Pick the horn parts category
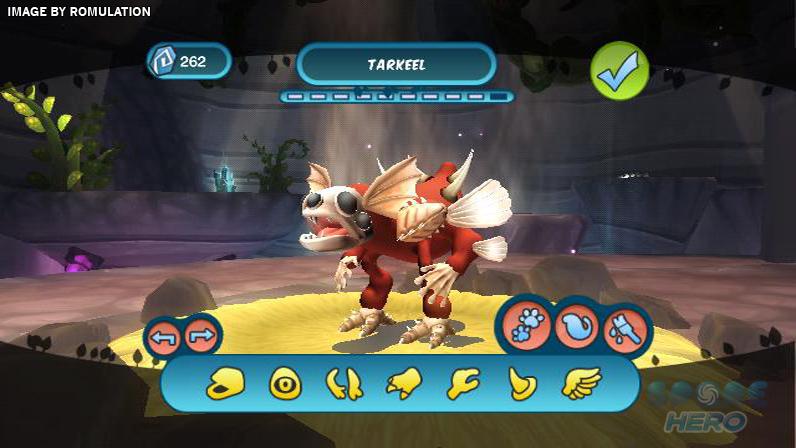This screenshot has height=448, width=796. [520, 383]
